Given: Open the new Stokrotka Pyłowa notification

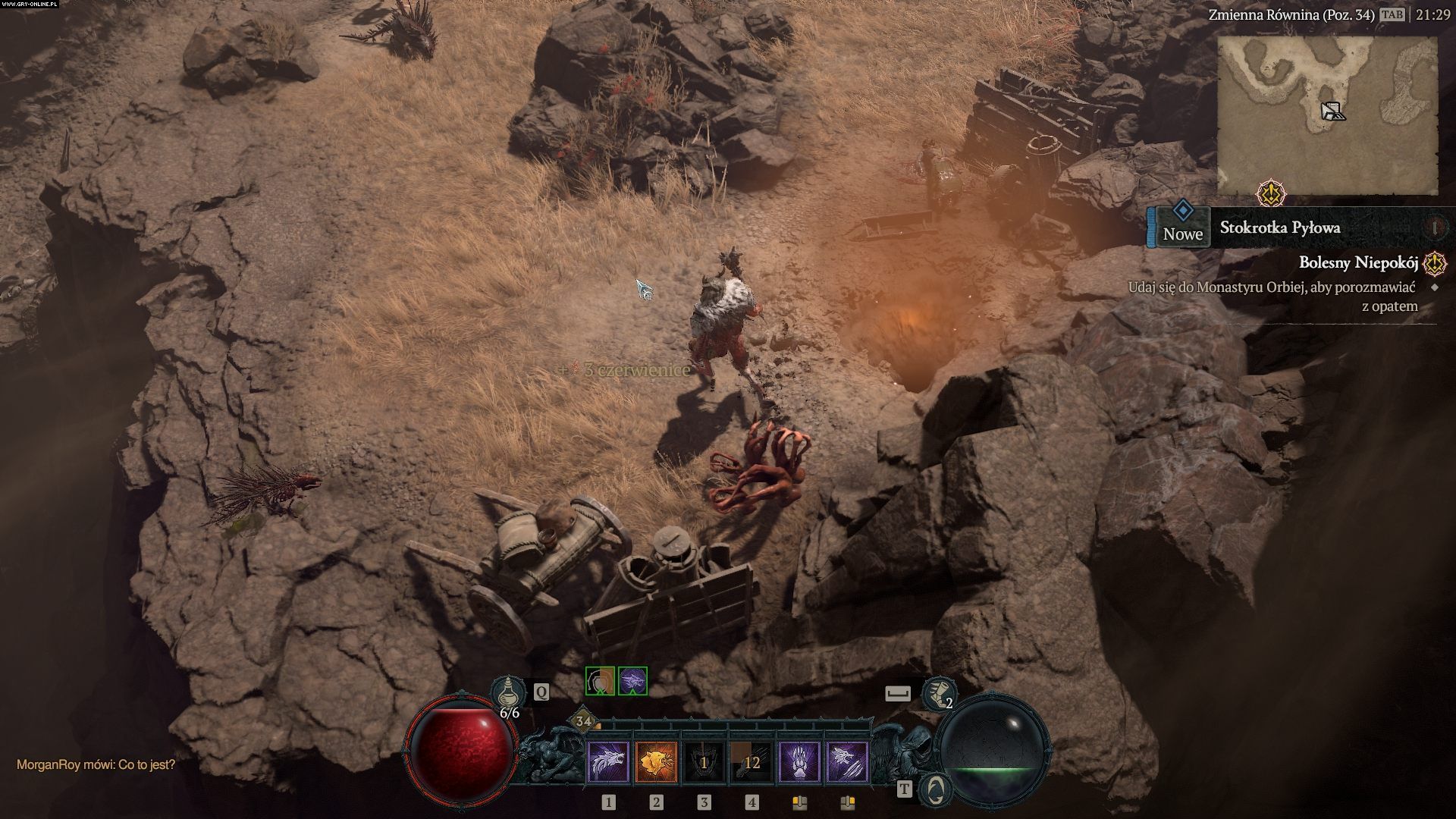Looking at the screenshot, I should point(1280,227).
